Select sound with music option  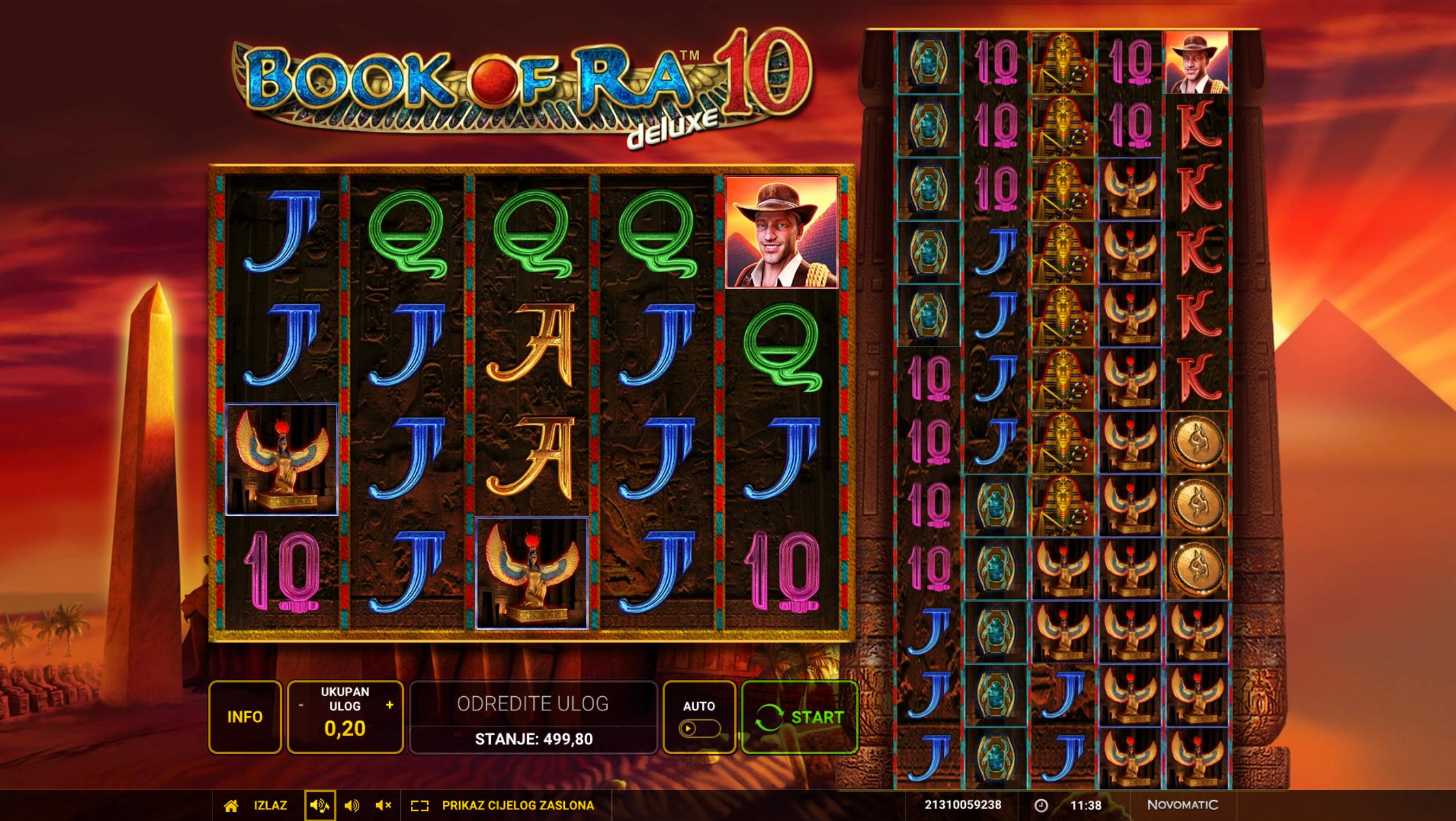point(319,805)
